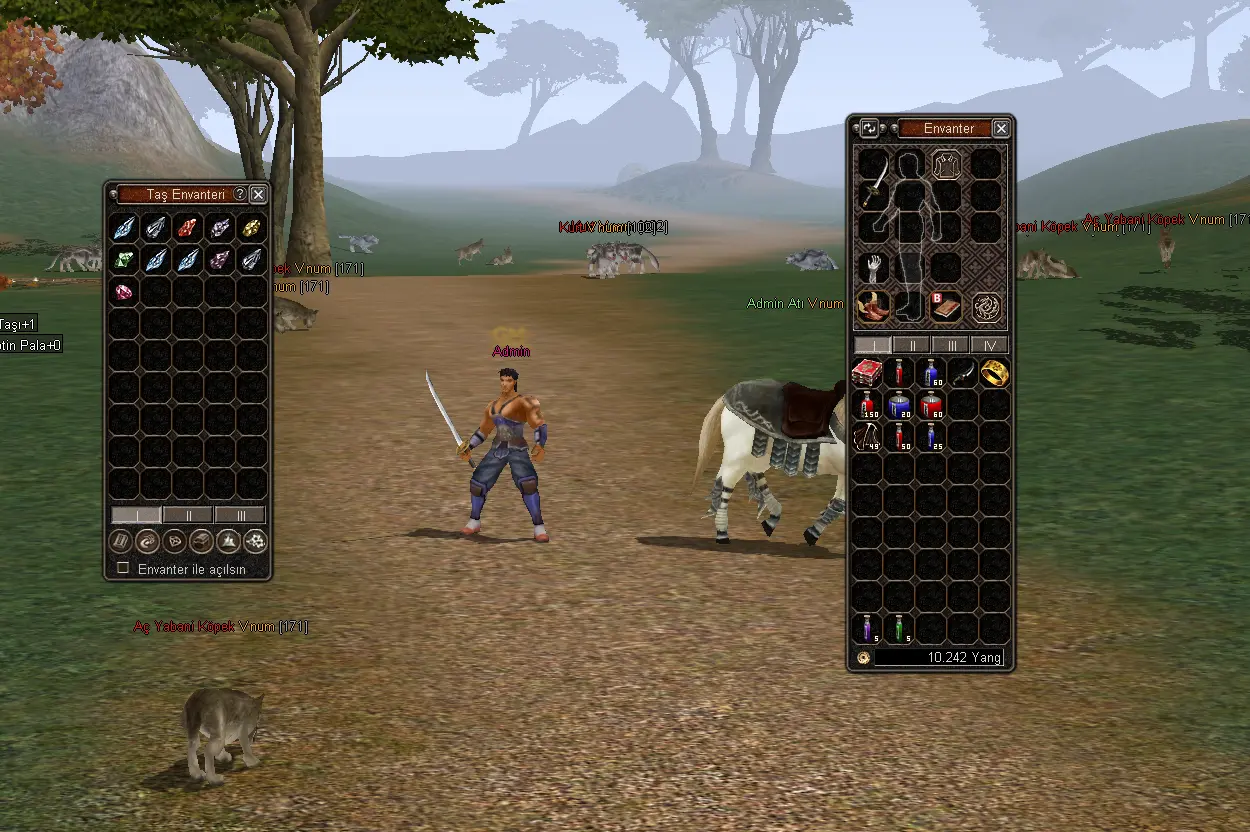Switch to stone inventory page III
Image resolution: width=1250 pixels, height=832 pixels.
(240, 515)
